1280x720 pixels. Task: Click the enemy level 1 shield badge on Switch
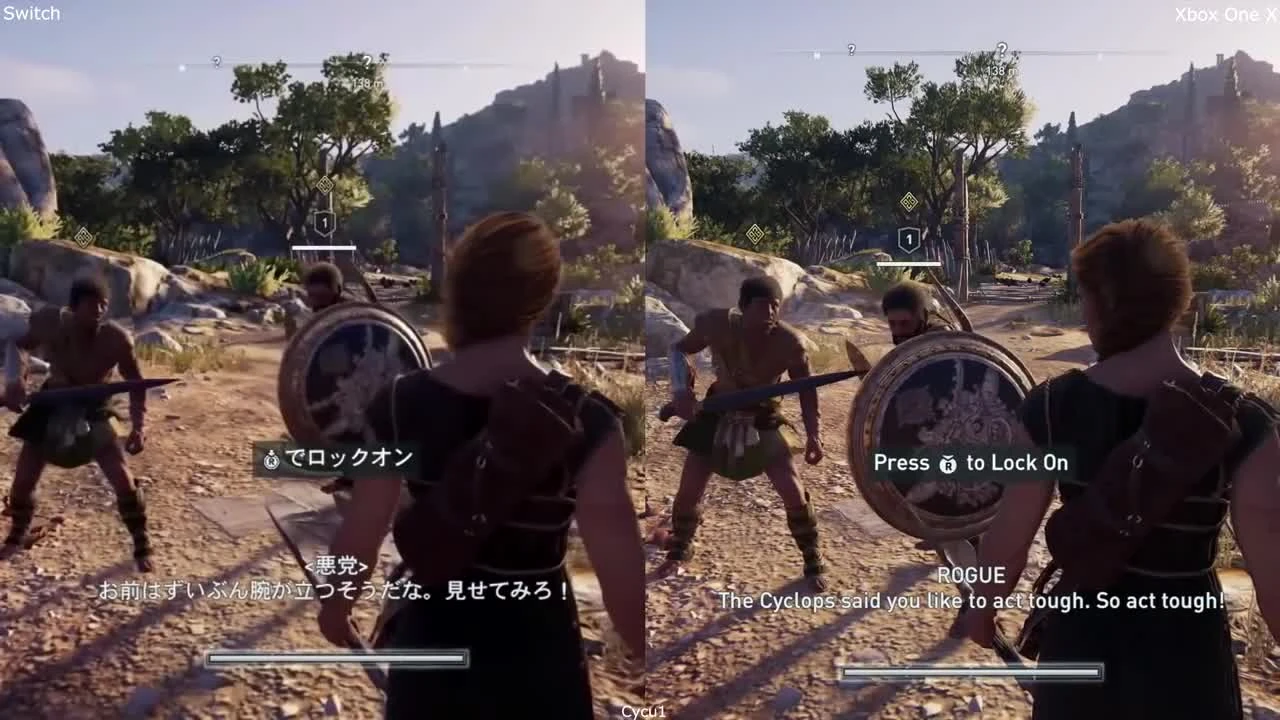[x=324, y=222]
